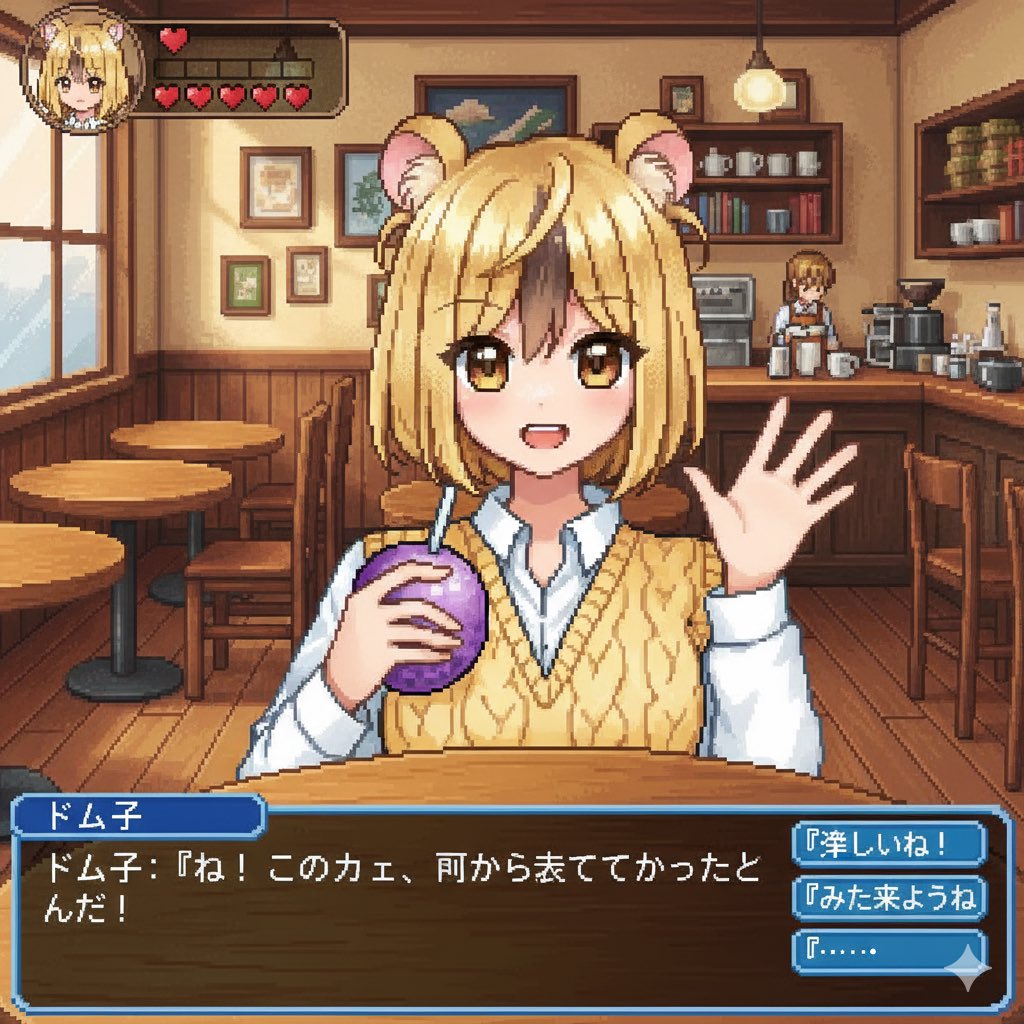Open the blonde character portrait in the HUD
This screenshot has height=1024, width=1024.
click(x=84, y=72)
